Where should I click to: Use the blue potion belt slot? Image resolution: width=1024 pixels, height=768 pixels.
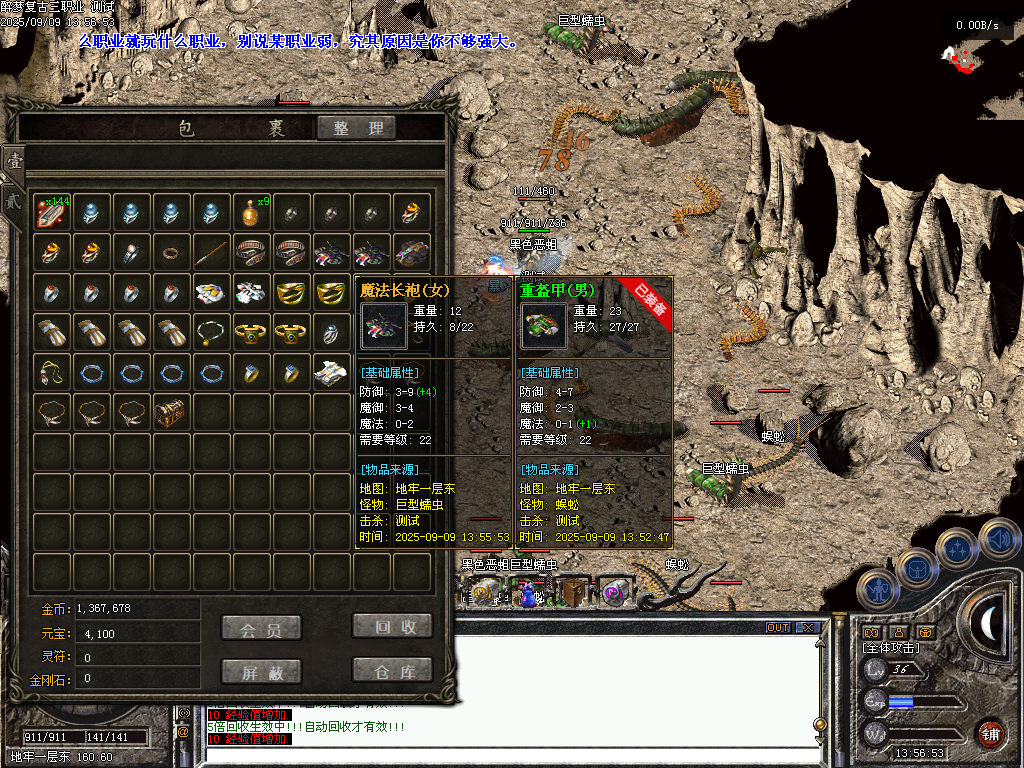click(x=528, y=595)
